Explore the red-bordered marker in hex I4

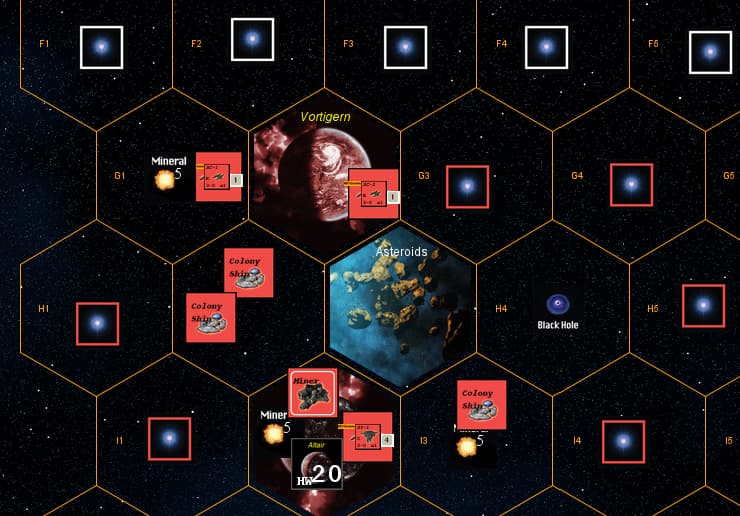click(623, 441)
